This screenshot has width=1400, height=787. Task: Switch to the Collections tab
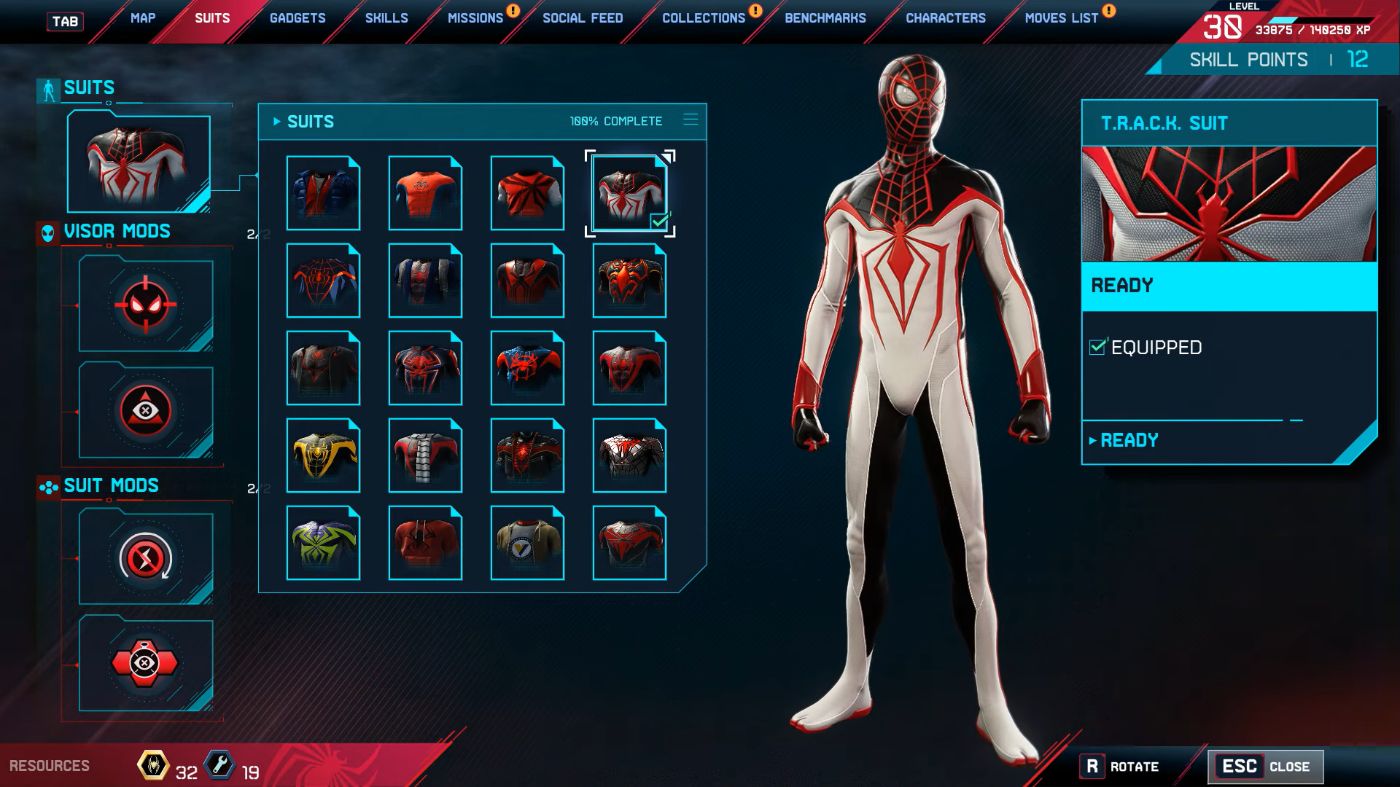click(x=703, y=18)
